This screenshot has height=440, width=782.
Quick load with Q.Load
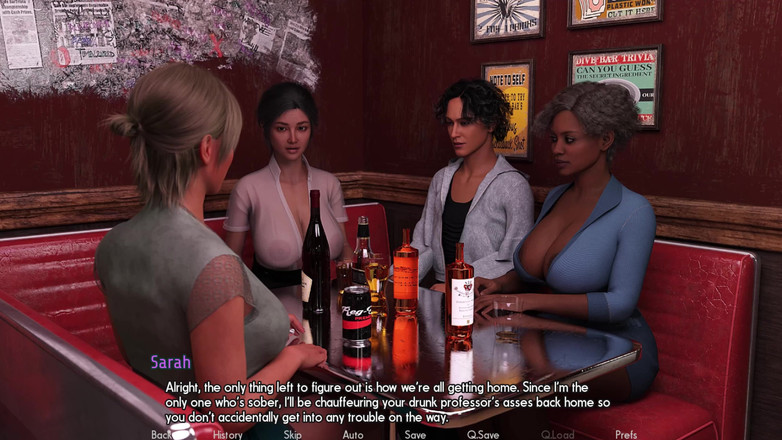[x=557, y=434]
